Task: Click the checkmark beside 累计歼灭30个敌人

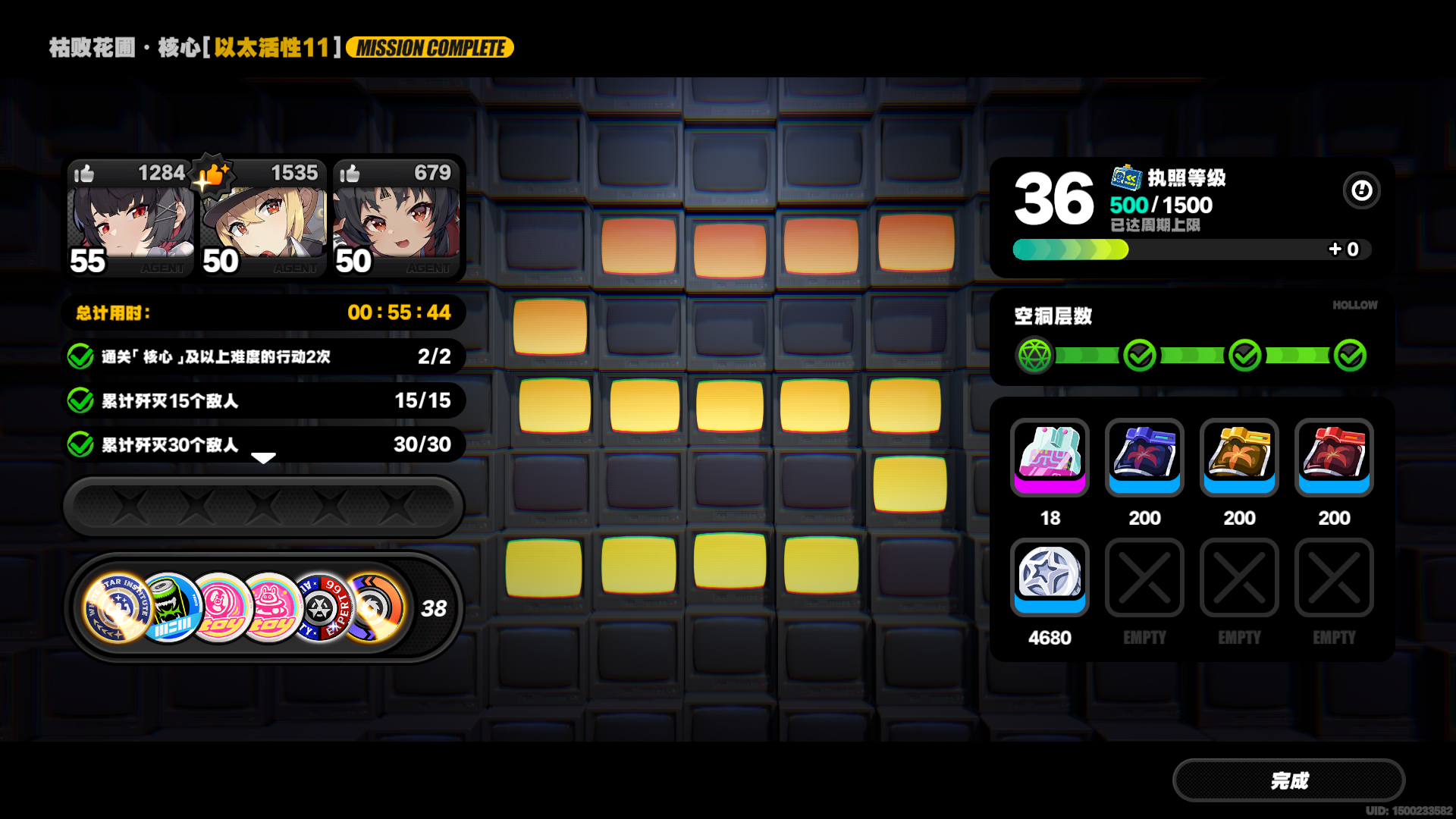Action: [81, 445]
